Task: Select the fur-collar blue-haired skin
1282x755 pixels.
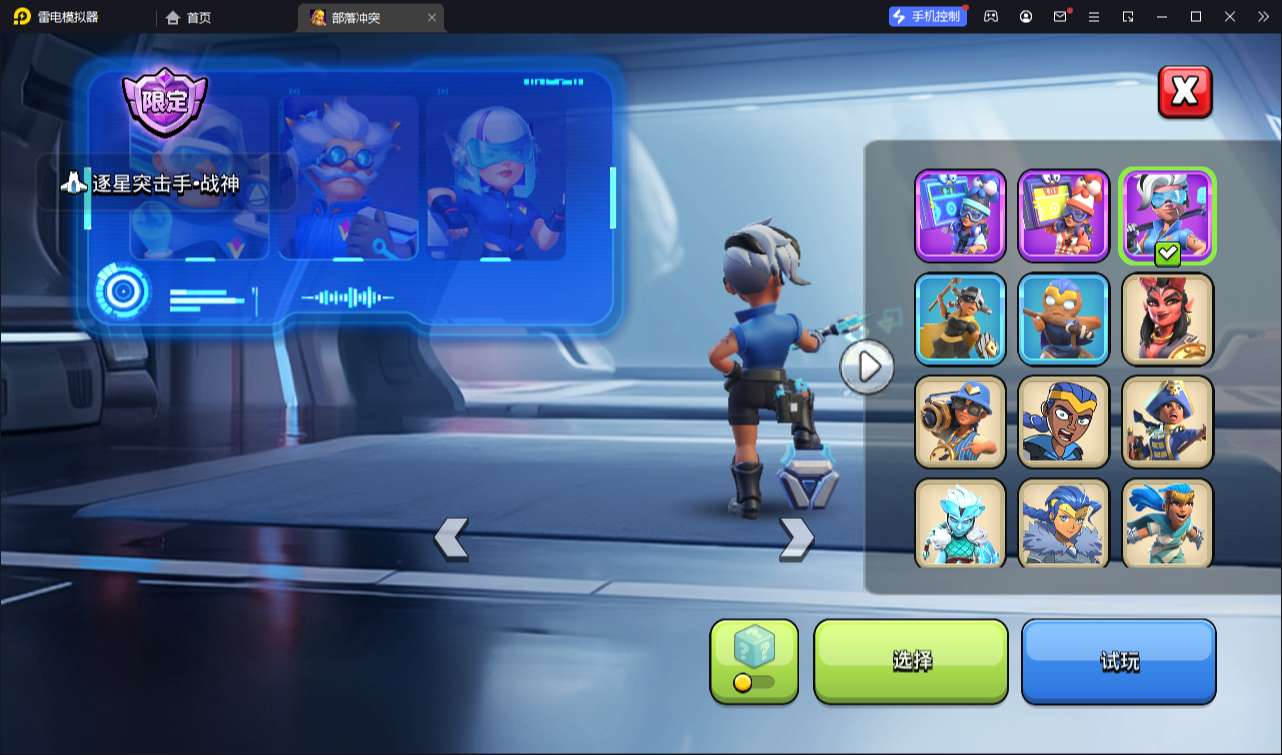Action: coord(1063,522)
